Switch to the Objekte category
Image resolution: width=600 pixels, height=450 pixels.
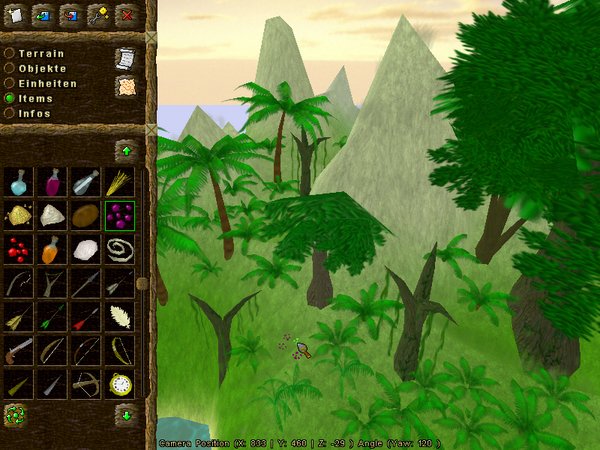pyautogui.click(x=10, y=68)
